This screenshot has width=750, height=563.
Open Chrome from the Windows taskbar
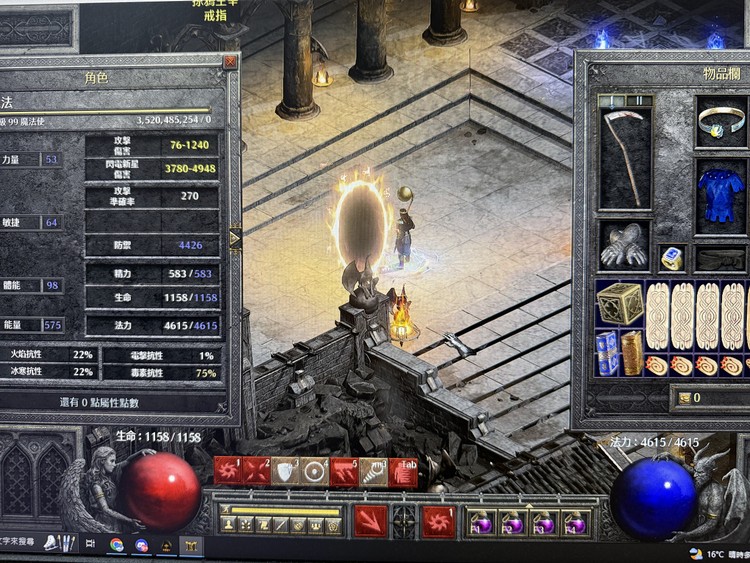pos(117,545)
